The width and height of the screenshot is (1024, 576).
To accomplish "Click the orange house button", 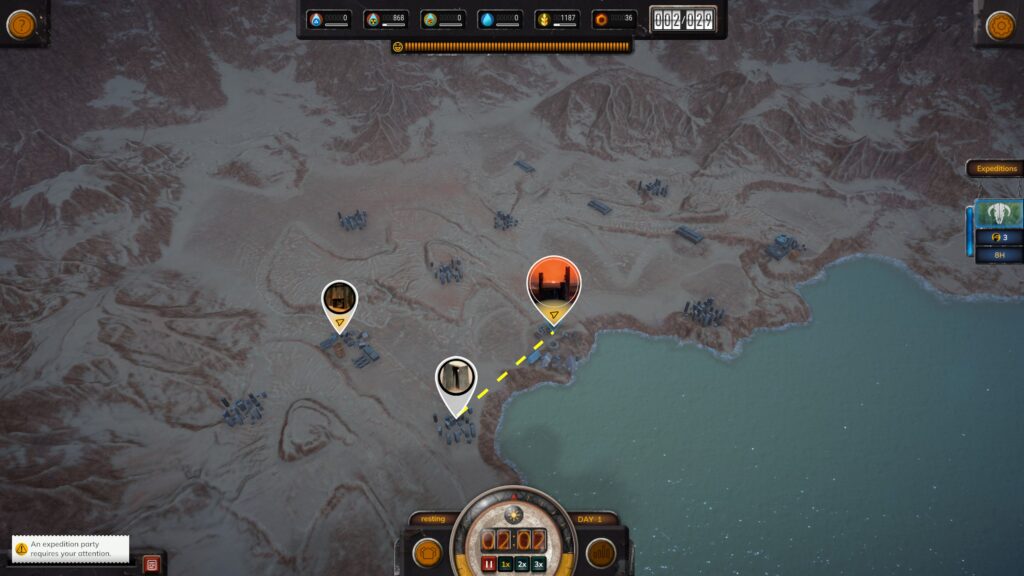I will click(x=428, y=553).
